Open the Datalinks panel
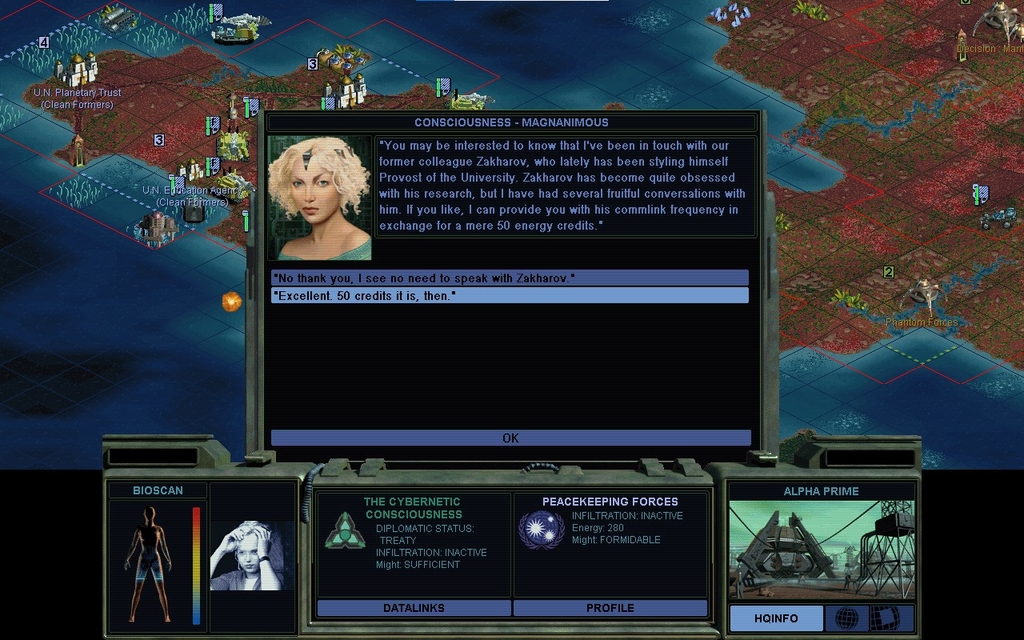This screenshot has height=640, width=1024. point(413,608)
